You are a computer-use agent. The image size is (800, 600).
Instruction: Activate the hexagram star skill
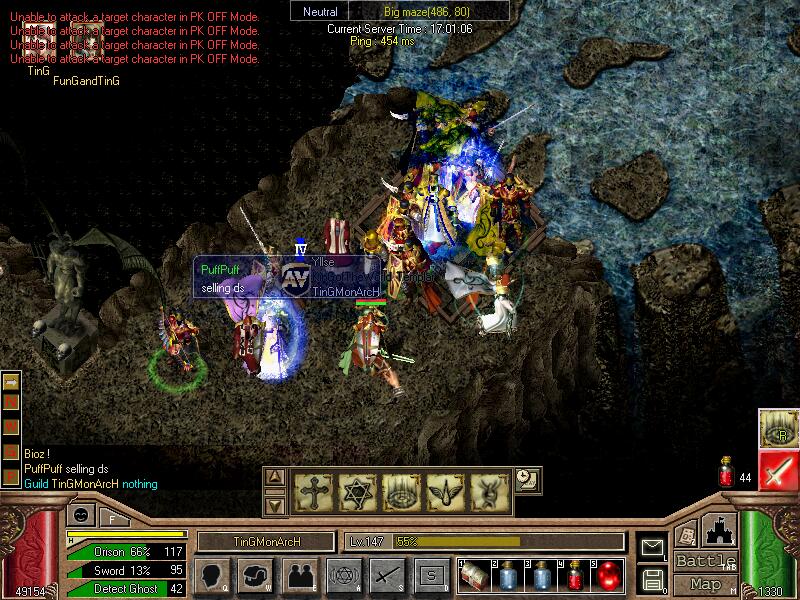(x=356, y=491)
